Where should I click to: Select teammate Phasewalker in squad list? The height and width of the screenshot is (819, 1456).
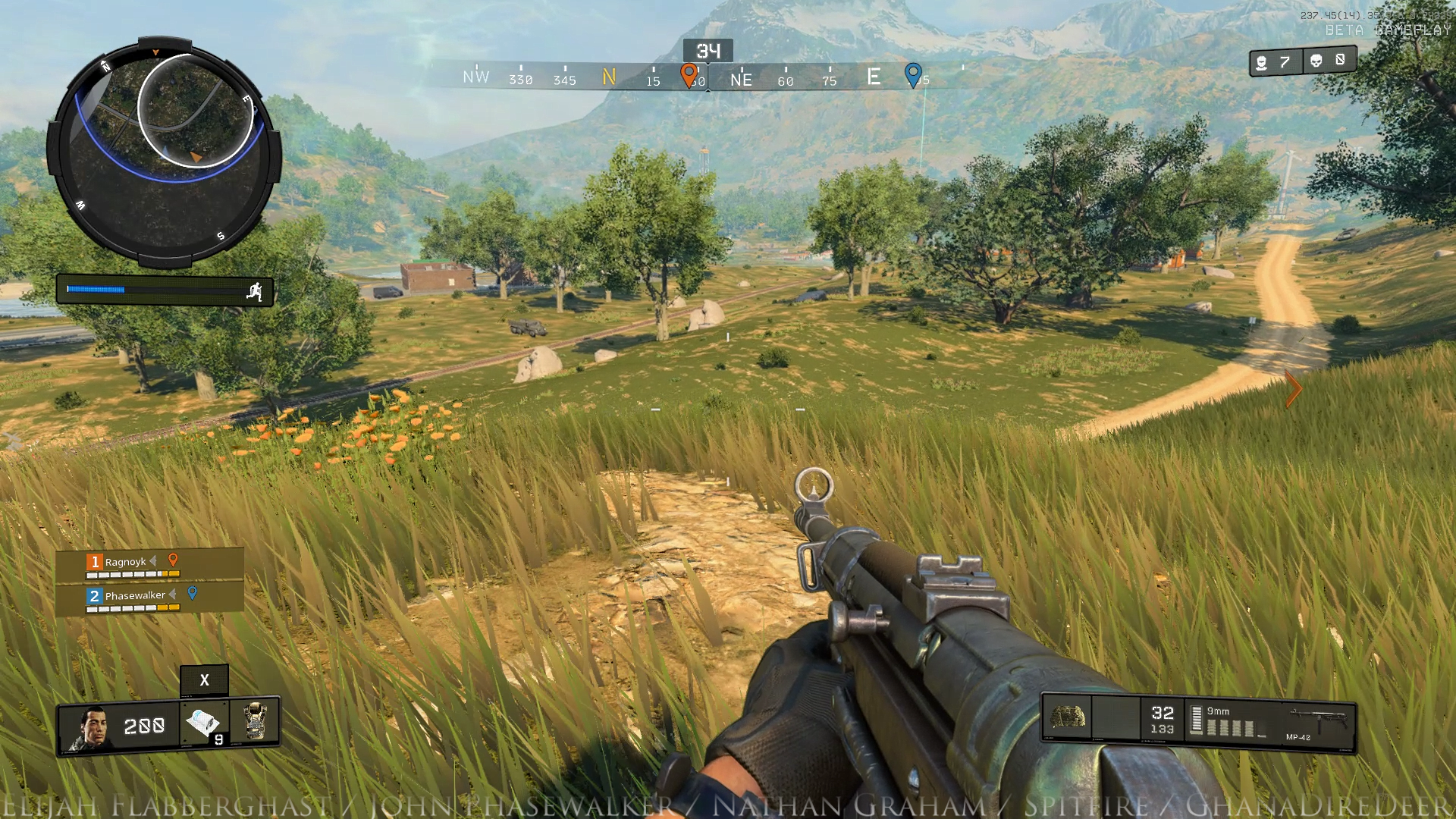pos(135,596)
